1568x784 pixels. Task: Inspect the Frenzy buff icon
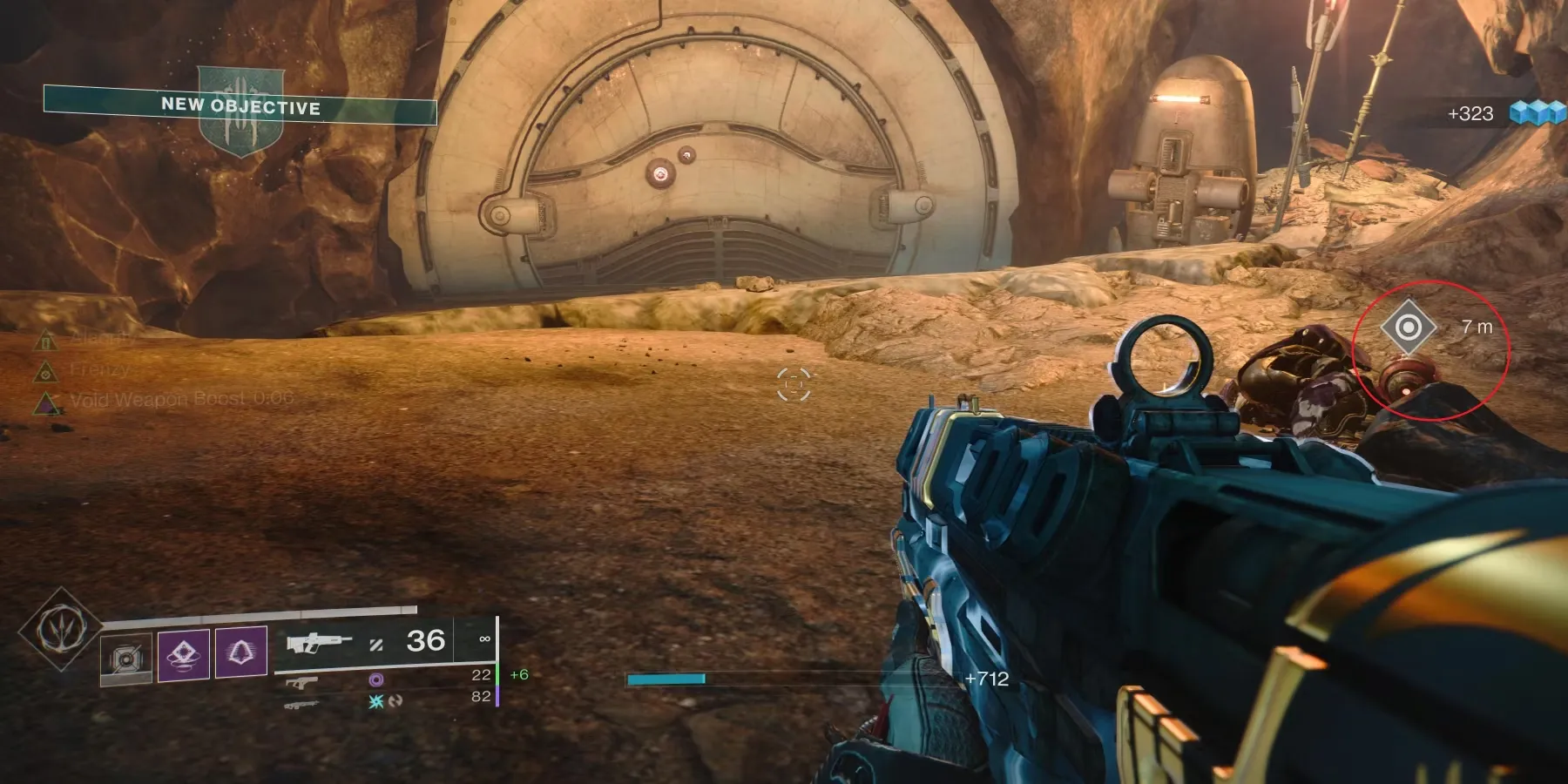point(45,371)
